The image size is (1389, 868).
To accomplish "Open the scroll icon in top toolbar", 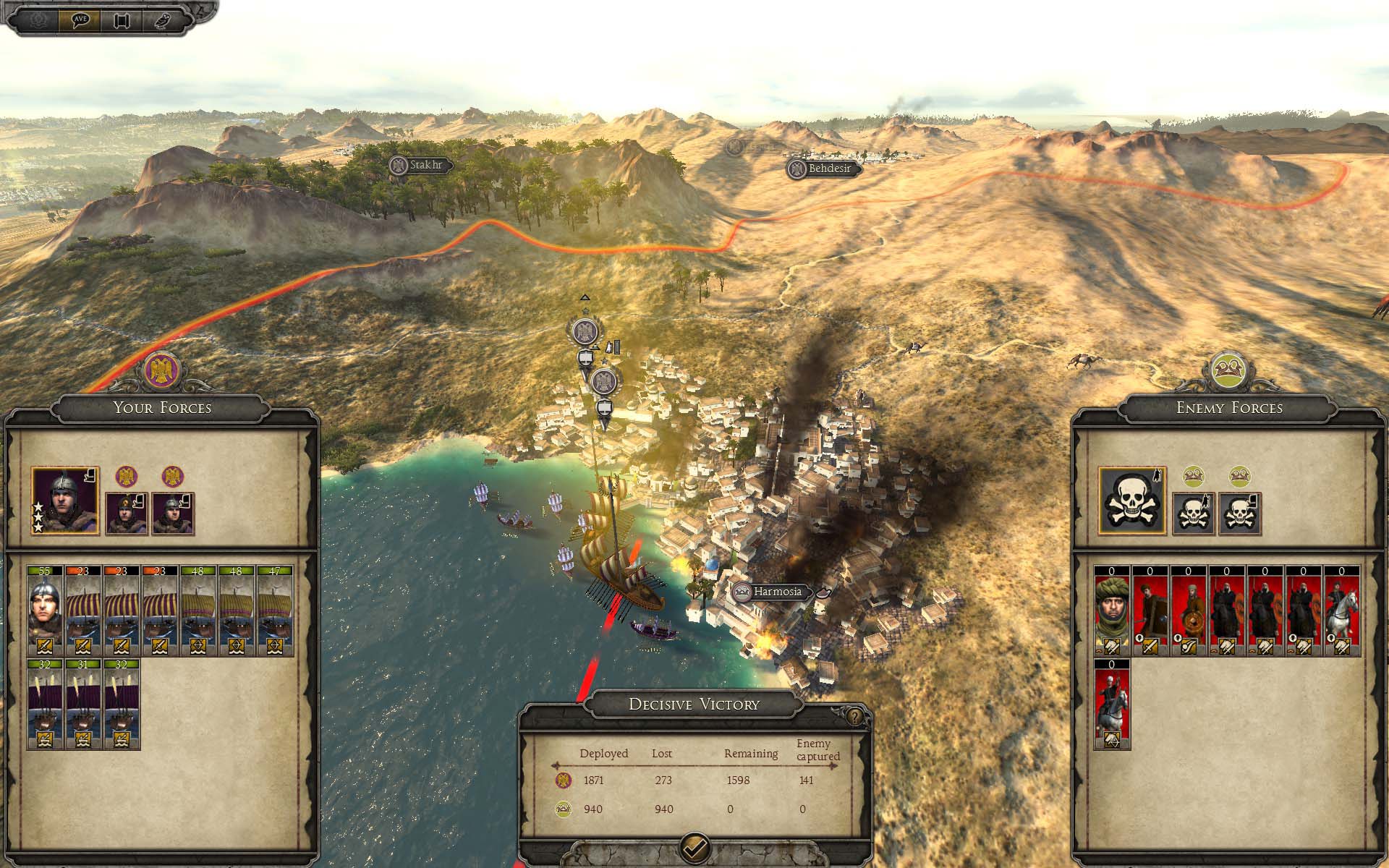I will click(122, 20).
